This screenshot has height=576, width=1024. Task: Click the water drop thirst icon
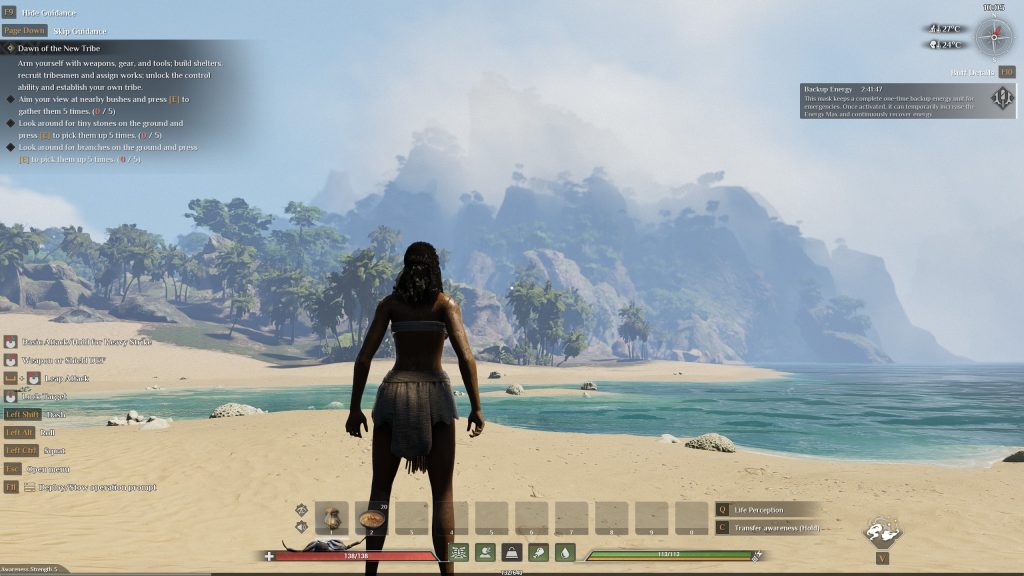pos(565,552)
